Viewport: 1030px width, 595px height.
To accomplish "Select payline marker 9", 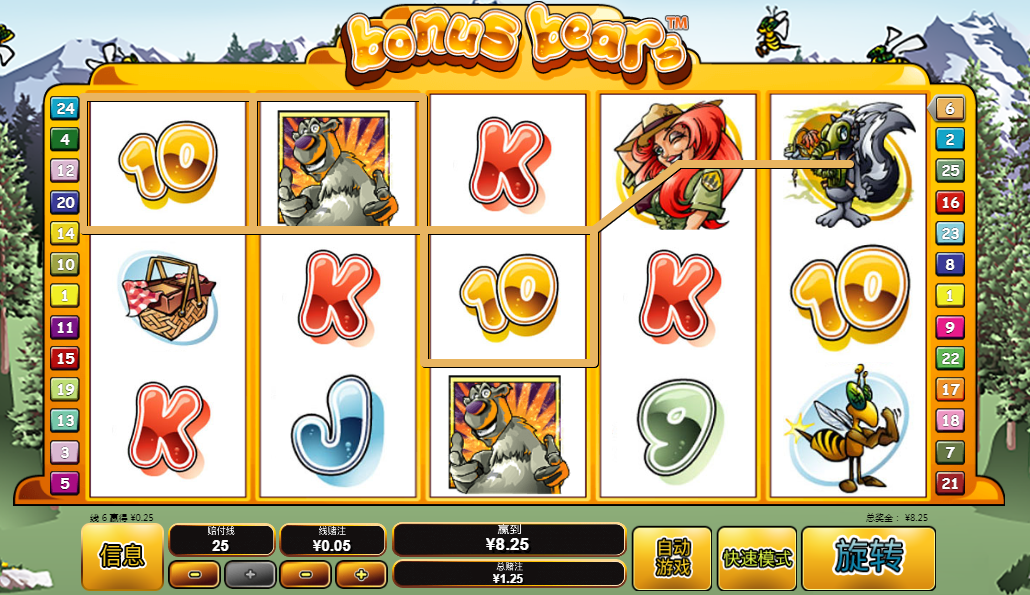I will click(950, 326).
